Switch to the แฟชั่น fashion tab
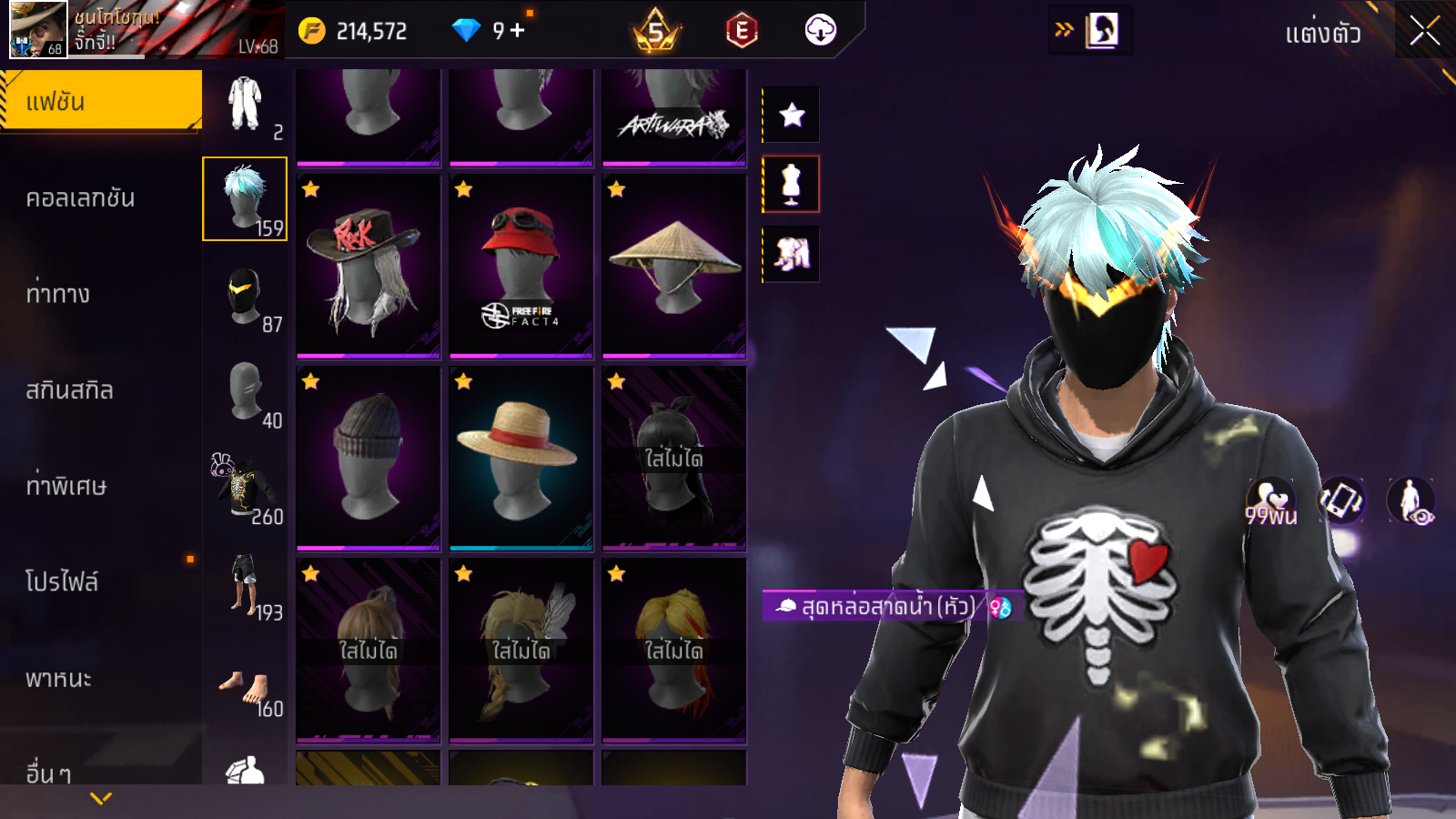Screen dimensions: 1456x819 click(x=100, y=101)
